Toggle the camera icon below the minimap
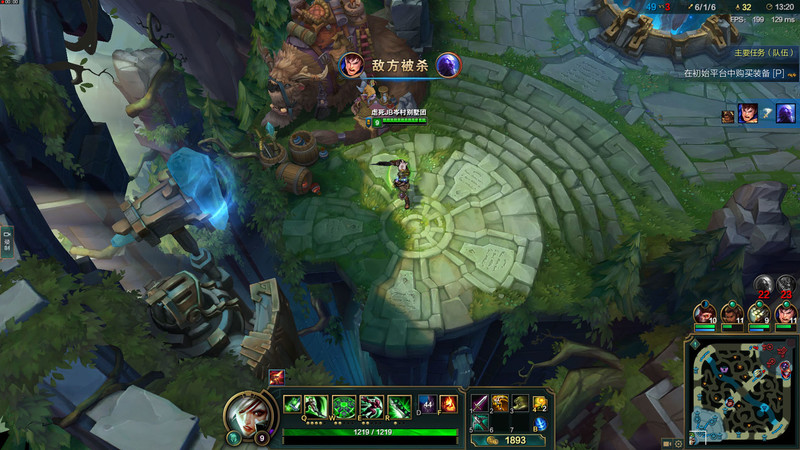 point(666,443)
